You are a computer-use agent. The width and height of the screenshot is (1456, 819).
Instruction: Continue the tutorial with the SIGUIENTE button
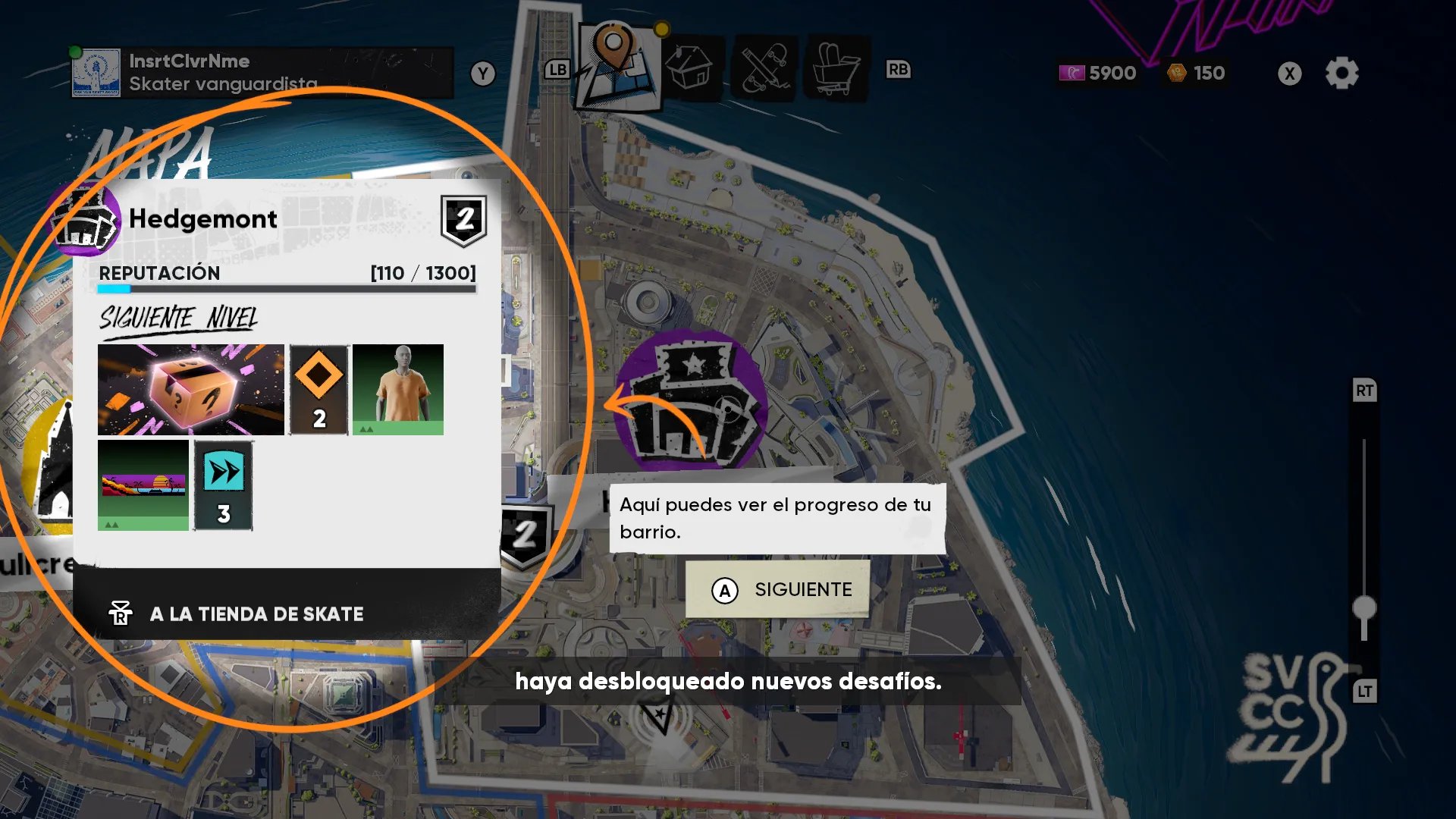[778, 590]
